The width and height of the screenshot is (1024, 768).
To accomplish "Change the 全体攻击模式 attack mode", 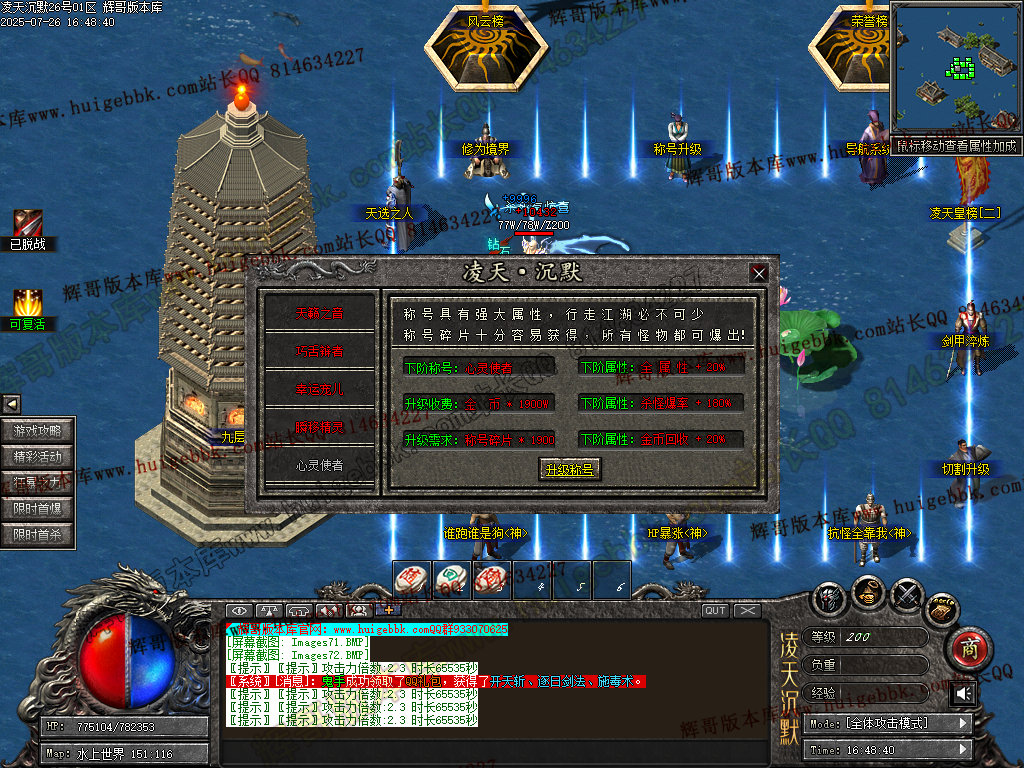I will click(x=890, y=723).
